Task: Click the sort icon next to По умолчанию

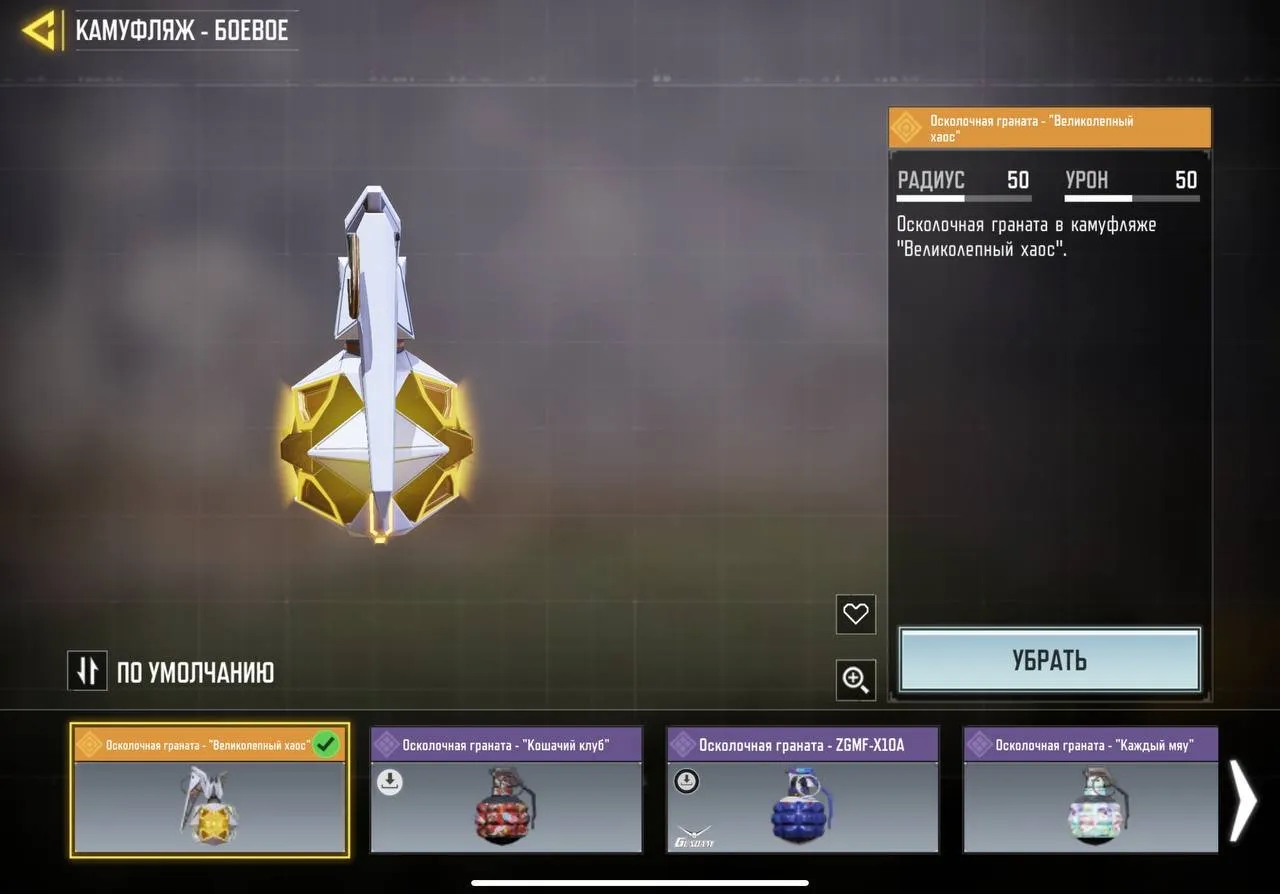Action: [87, 671]
